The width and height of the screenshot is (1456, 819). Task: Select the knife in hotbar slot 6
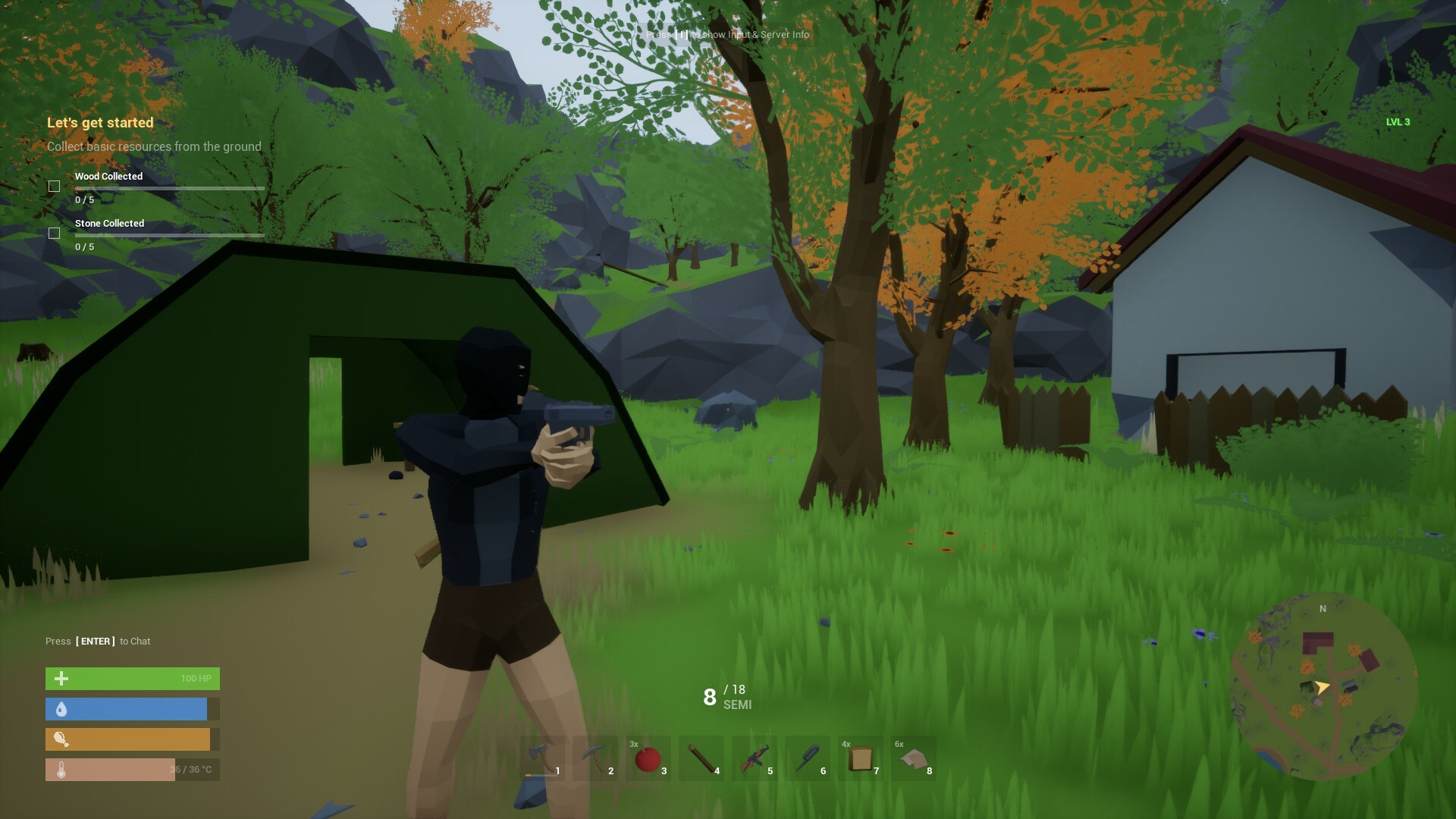(808, 758)
